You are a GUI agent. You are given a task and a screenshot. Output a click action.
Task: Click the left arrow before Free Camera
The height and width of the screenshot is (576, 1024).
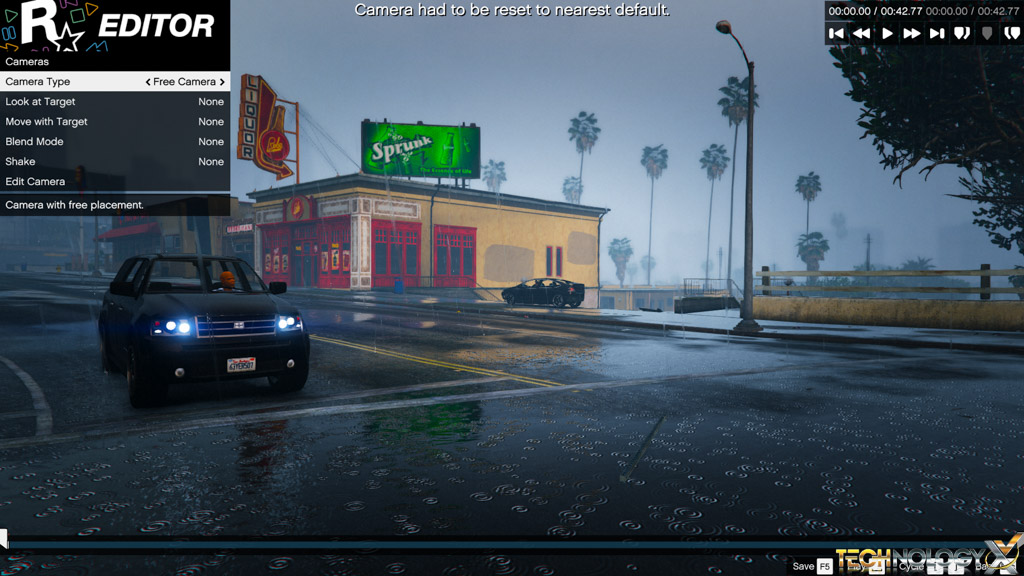[148, 82]
